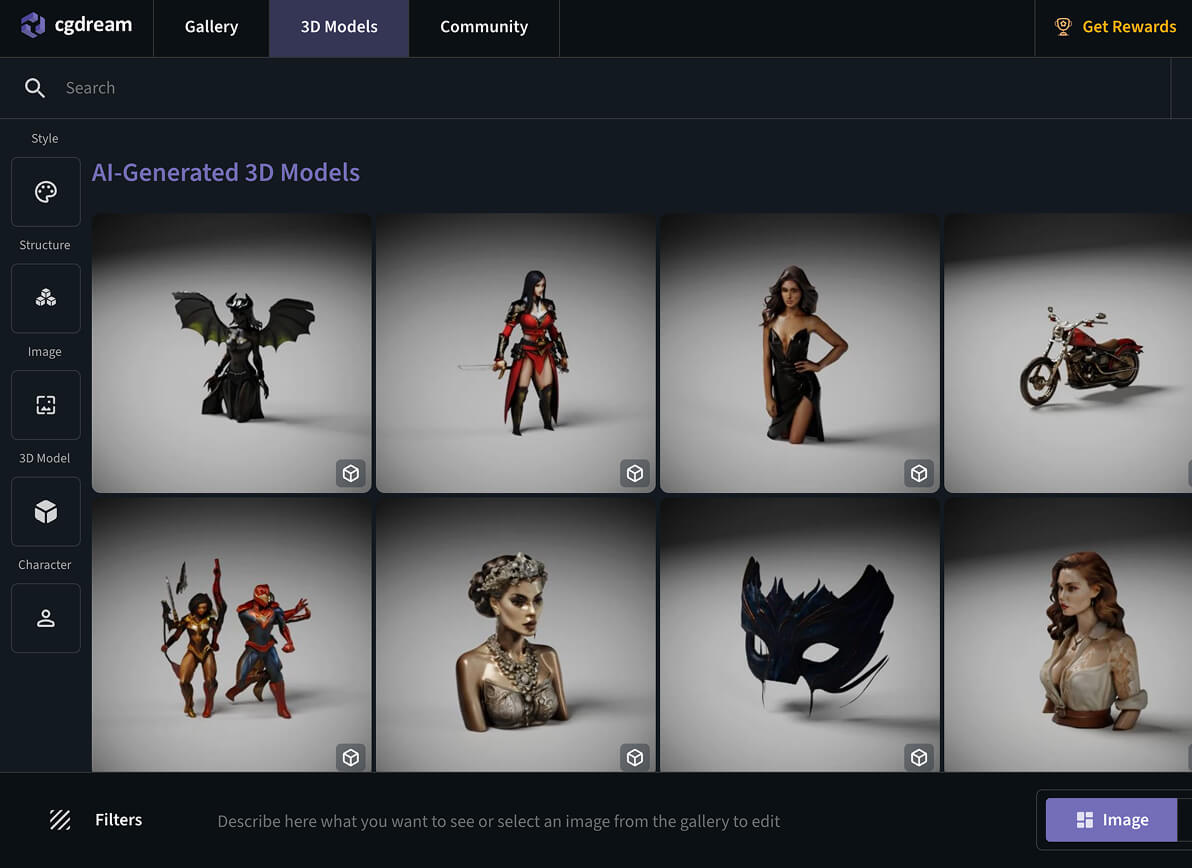The height and width of the screenshot is (868, 1192).
Task: Open the Image reference option
Action: click(x=46, y=405)
